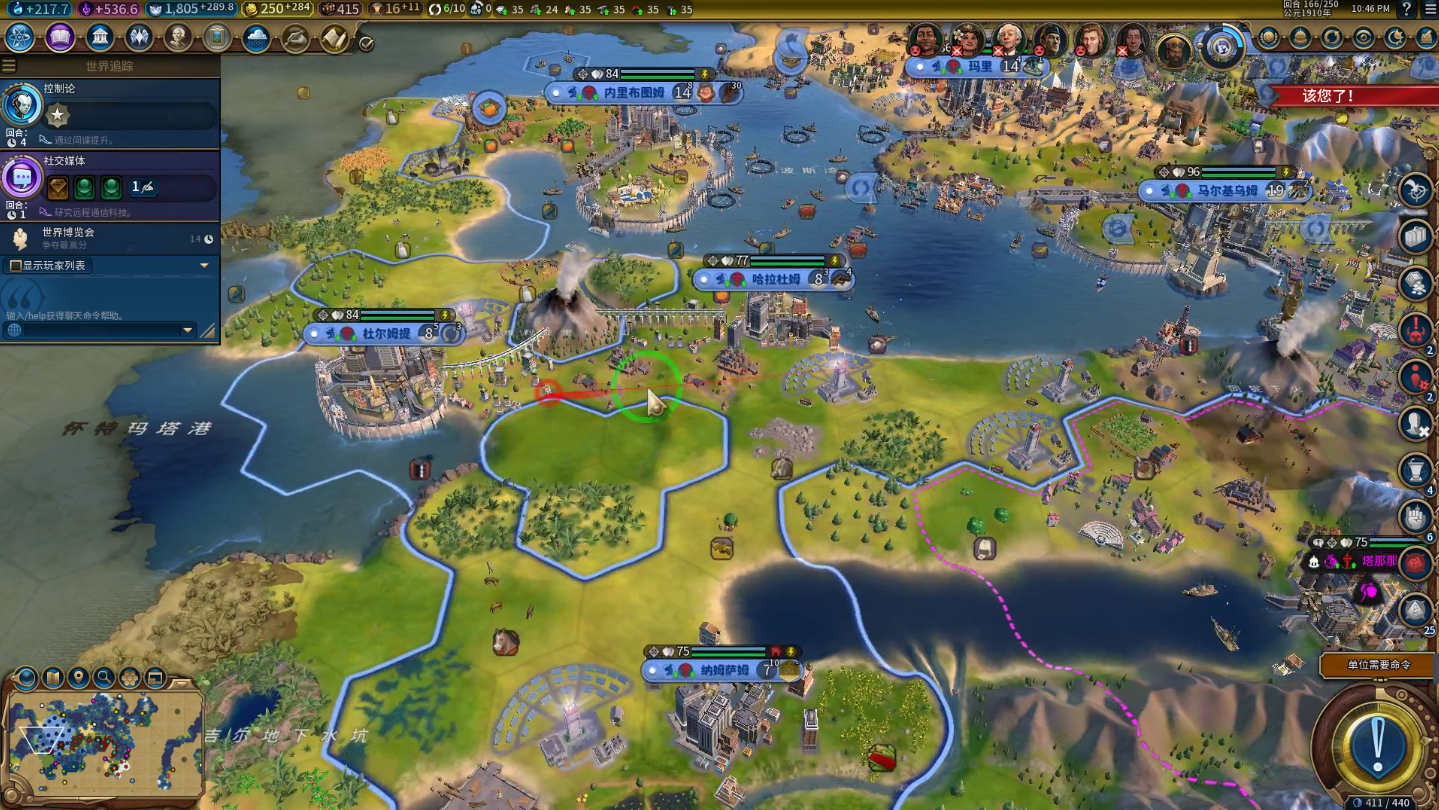Open the main game menu button
Image resolution: width=1439 pixels, height=810 pixels.
[x=1428, y=9]
